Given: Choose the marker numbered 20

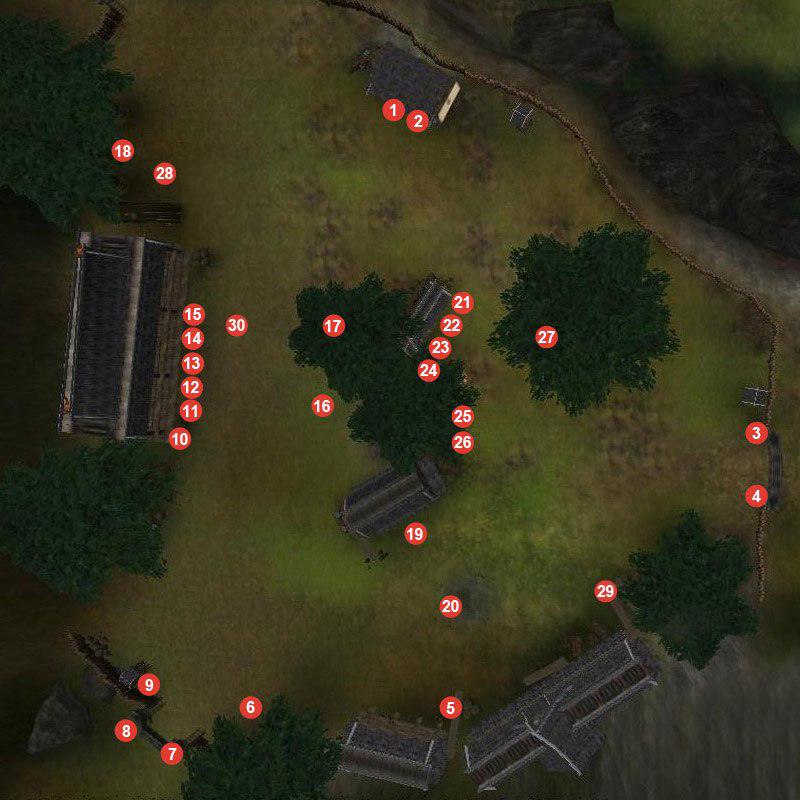Looking at the screenshot, I should point(450,606).
